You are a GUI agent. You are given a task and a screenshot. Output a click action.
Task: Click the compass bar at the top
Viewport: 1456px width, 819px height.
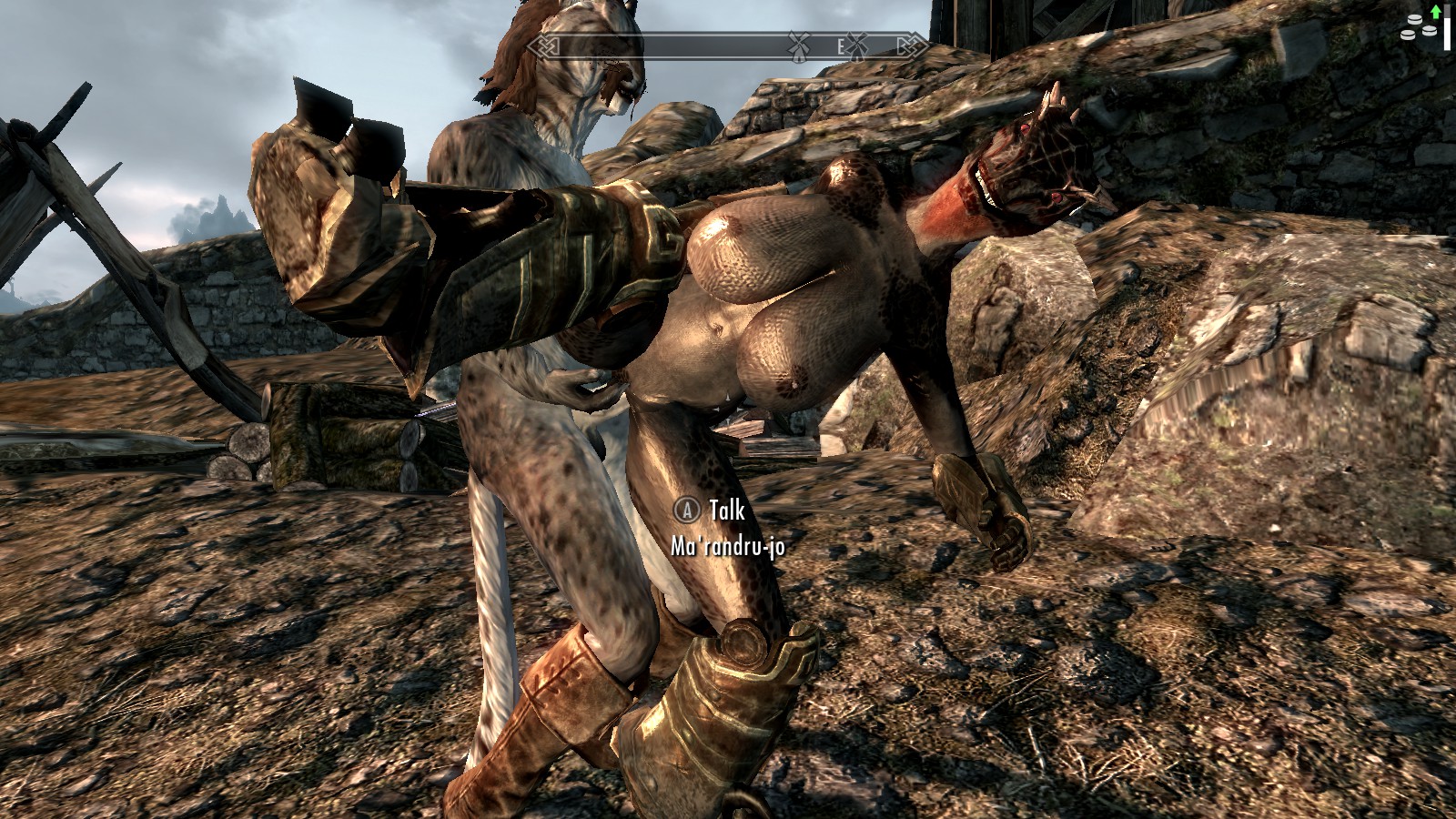(x=728, y=45)
